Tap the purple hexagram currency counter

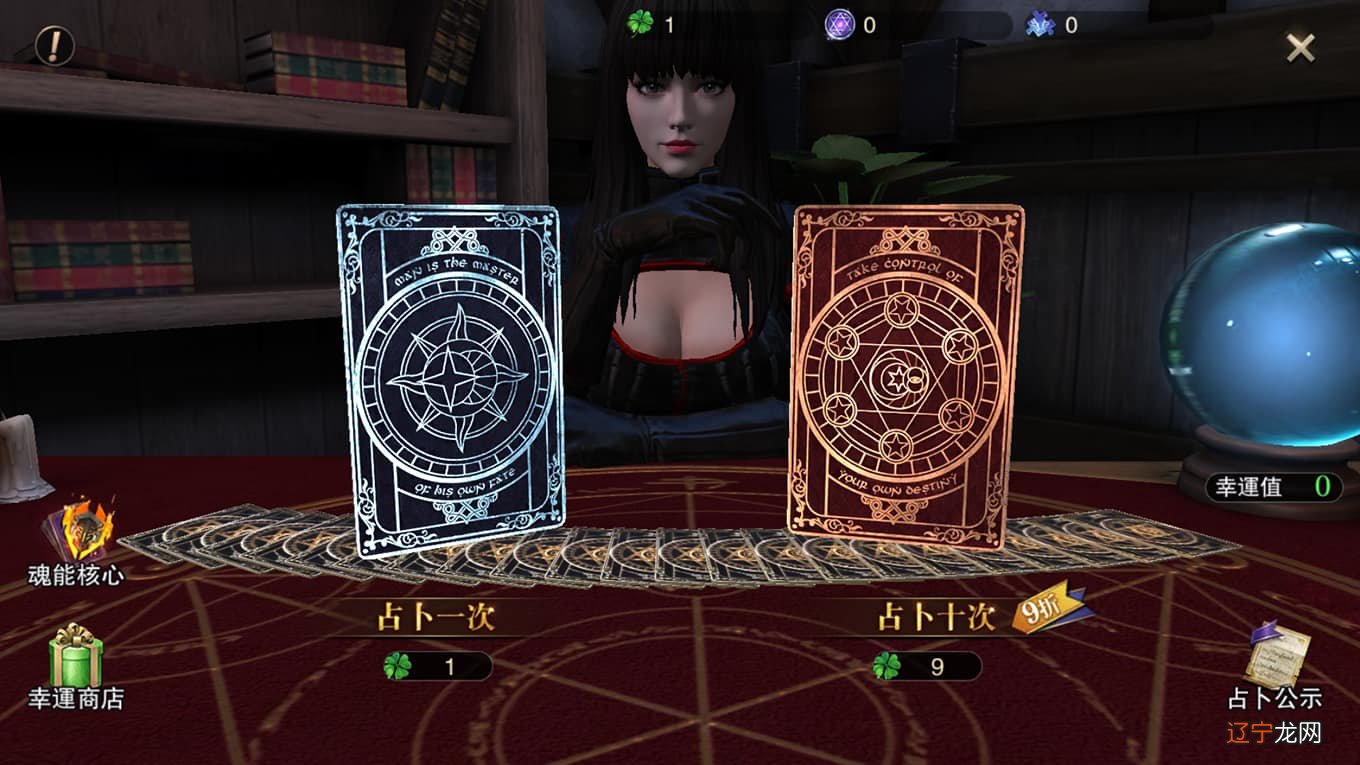tap(852, 25)
